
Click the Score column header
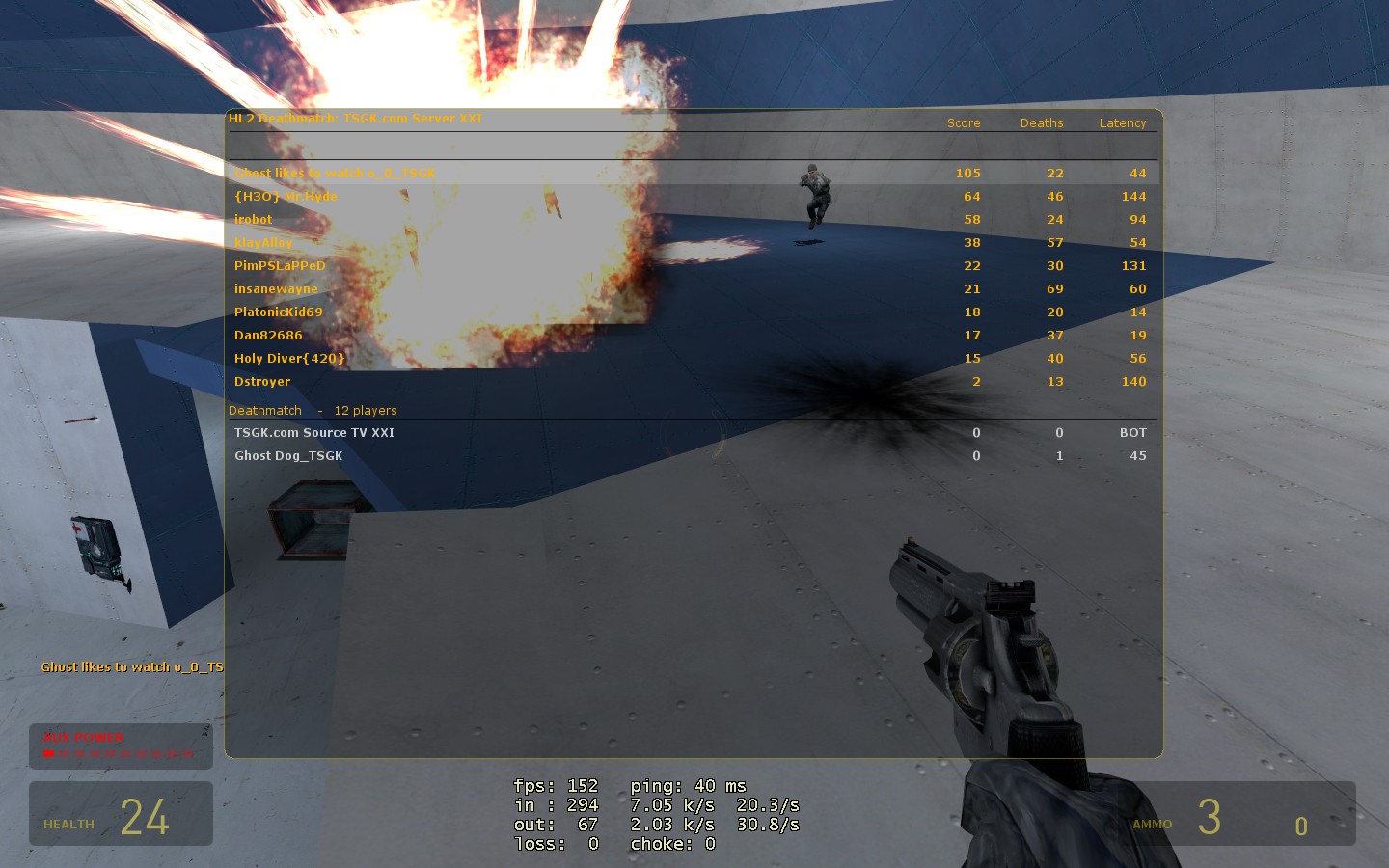(x=964, y=123)
